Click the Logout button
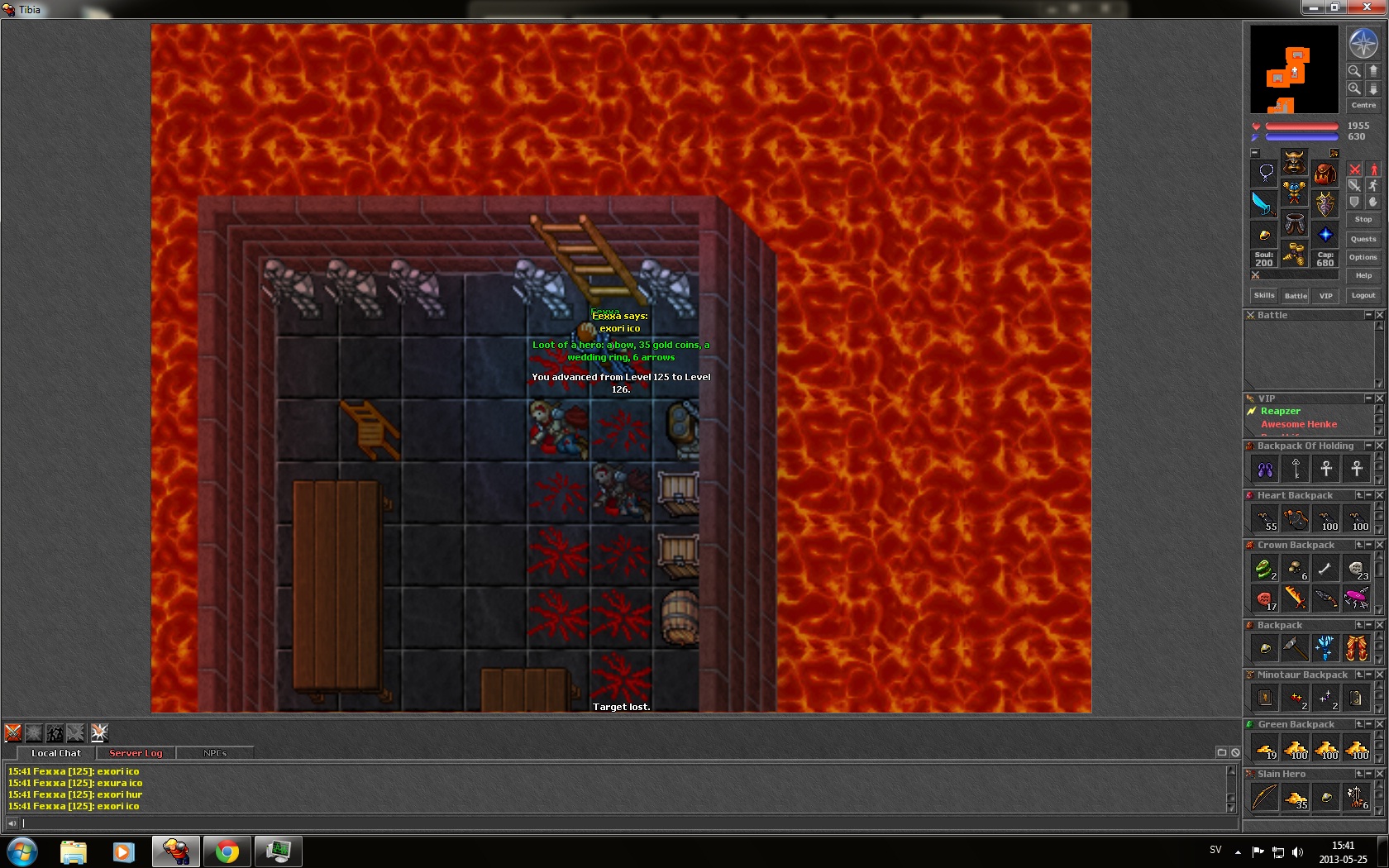Image resolution: width=1389 pixels, height=868 pixels. pos(1363,295)
